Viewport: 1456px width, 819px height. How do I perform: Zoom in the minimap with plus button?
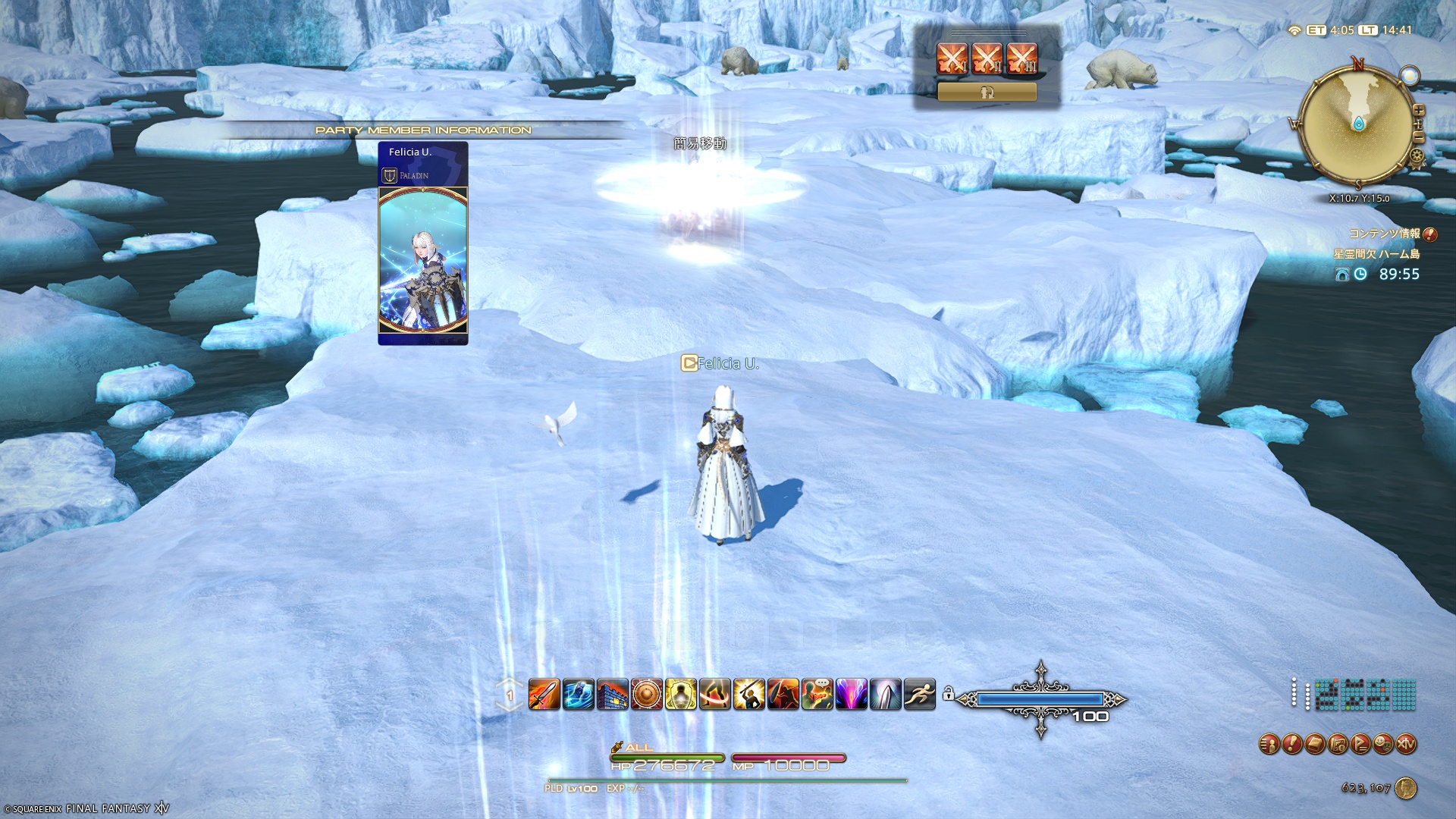click(x=1419, y=111)
